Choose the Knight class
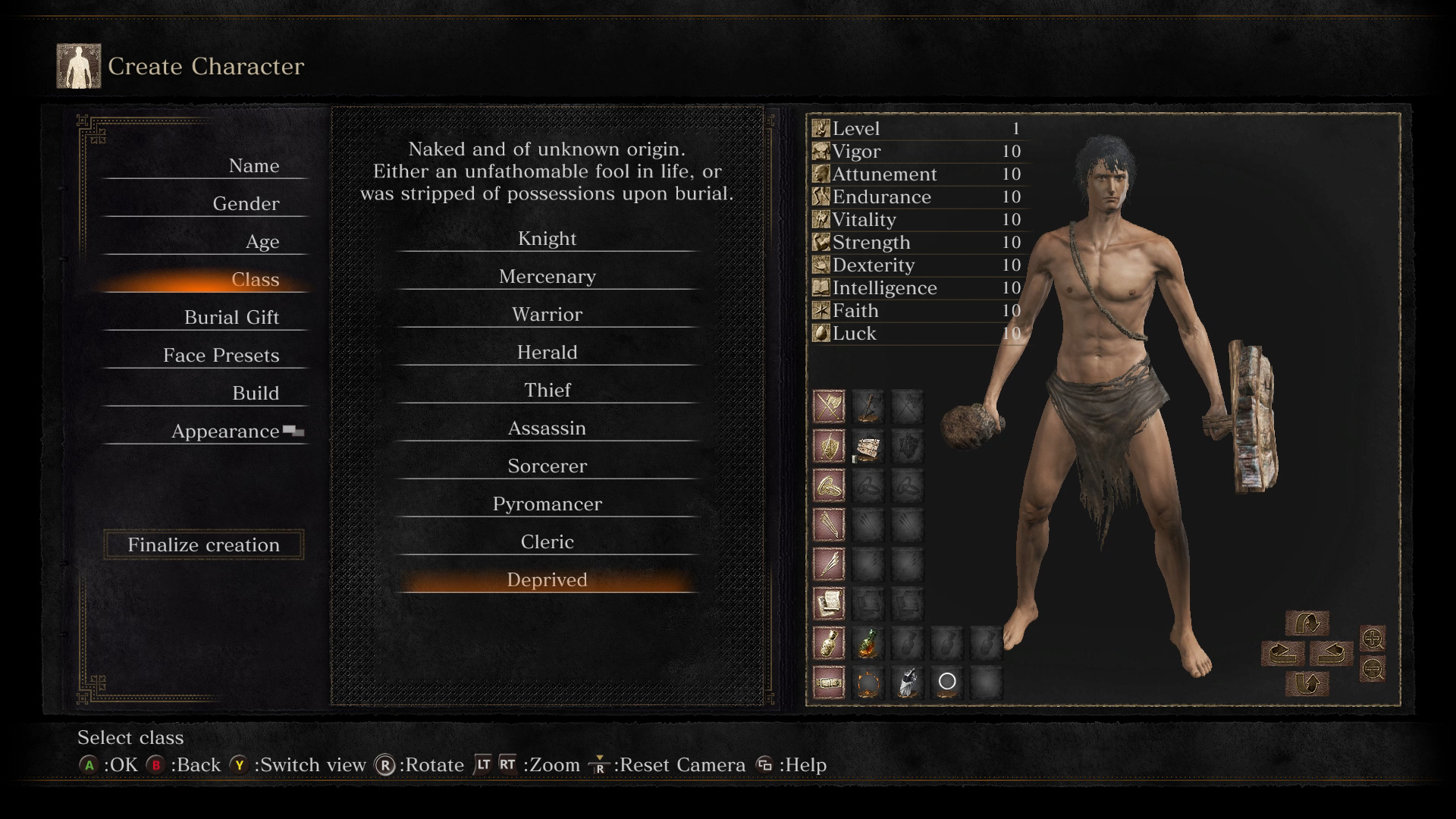Image resolution: width=1456 pixels, height=819 pixels. (x=547, y=239)
